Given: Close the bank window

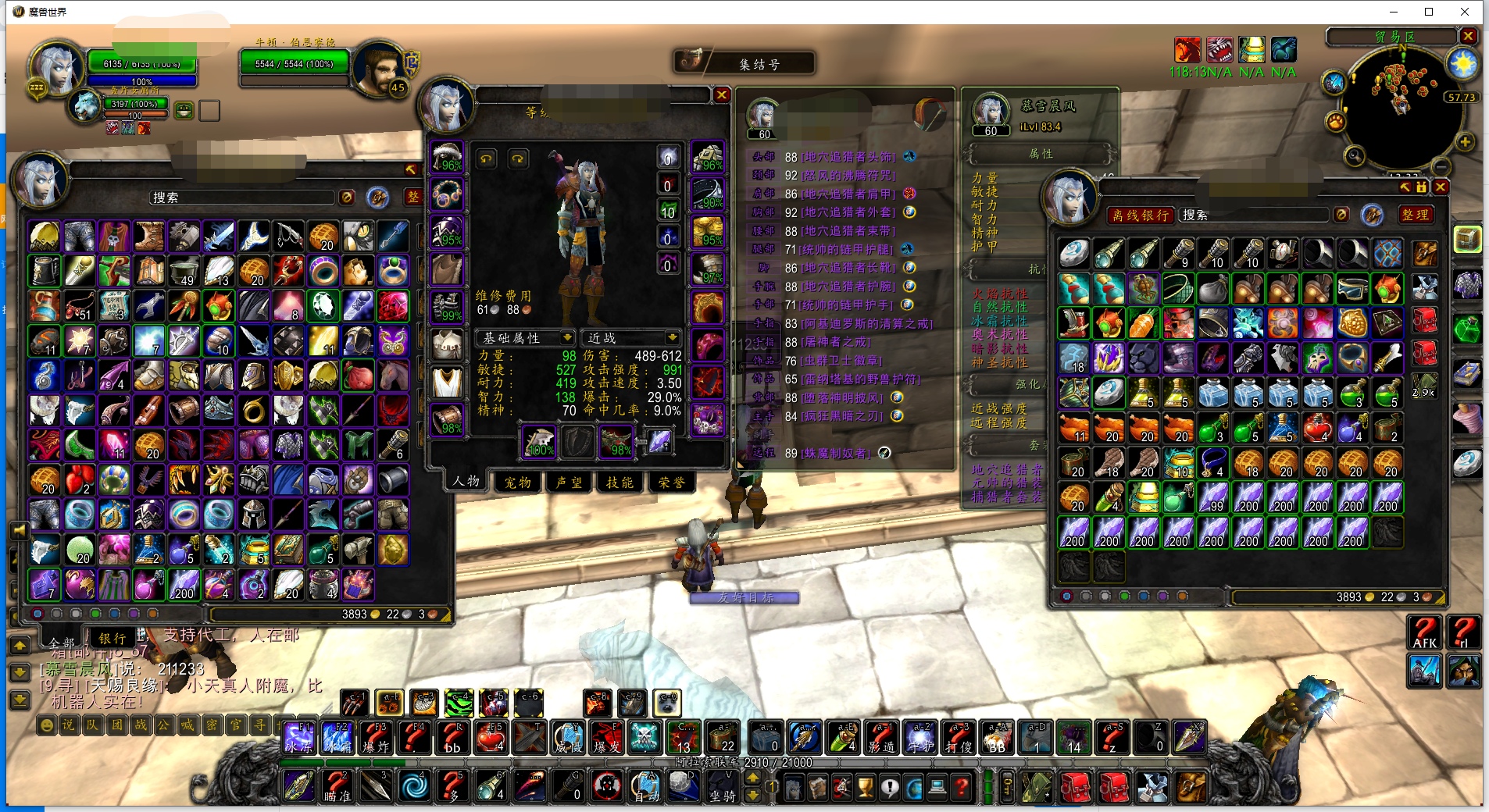Looking at the screenshot, I should [1441, 187].
